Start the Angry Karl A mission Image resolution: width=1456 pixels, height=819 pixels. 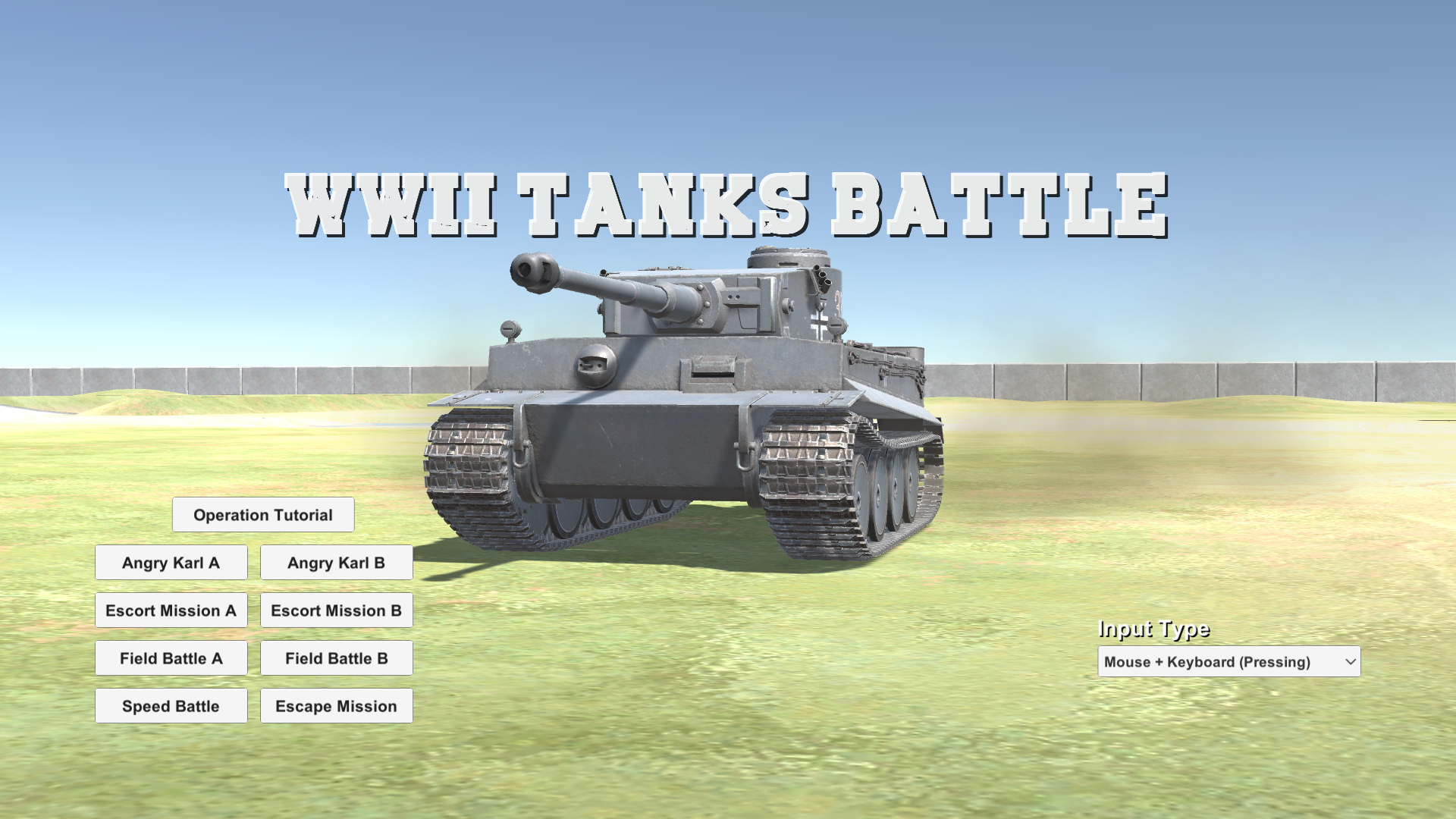tap(171, 562)
